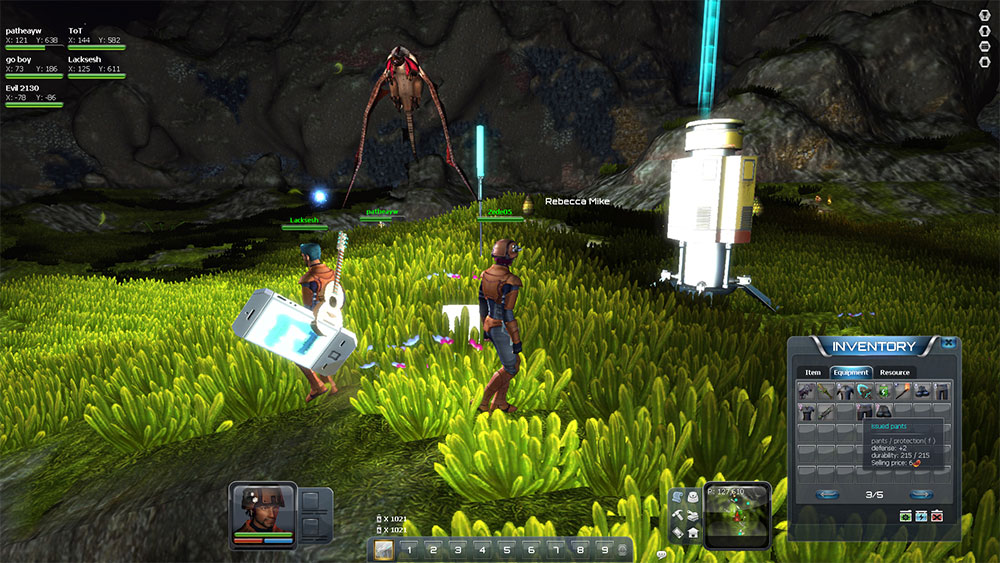Select hotbar slot 9
This screenshot has width=1000, height=563.
(x=603, y=549)
